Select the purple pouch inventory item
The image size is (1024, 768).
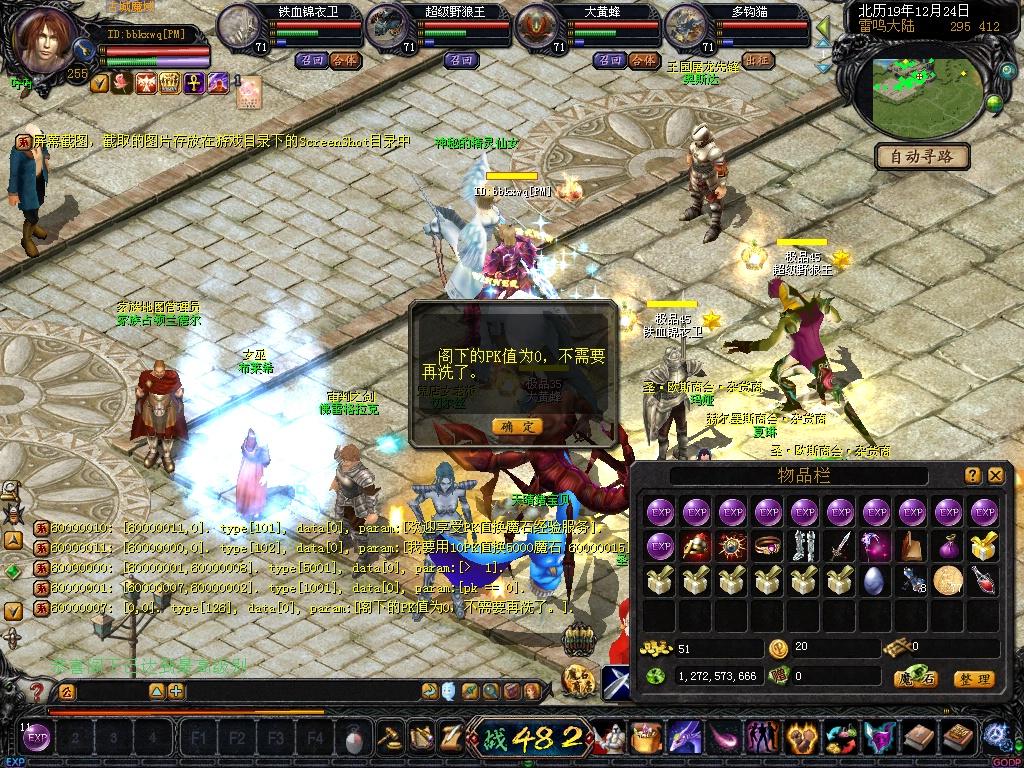[947, 546]
